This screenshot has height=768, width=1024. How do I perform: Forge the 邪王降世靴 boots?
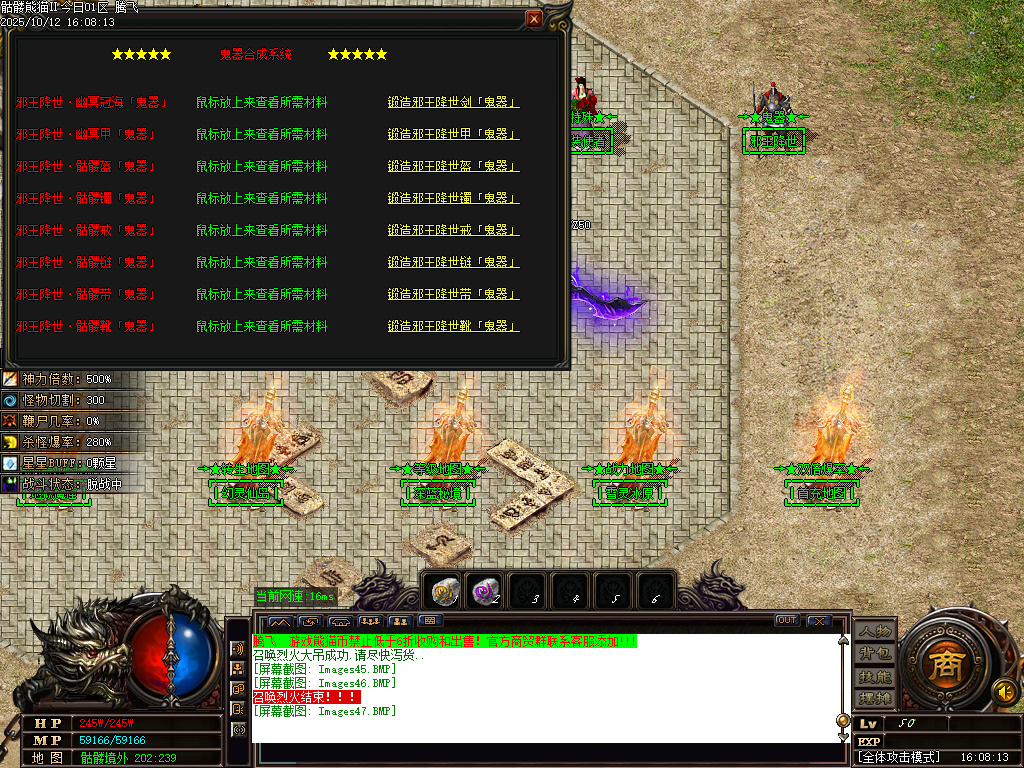tap(453, 326)
